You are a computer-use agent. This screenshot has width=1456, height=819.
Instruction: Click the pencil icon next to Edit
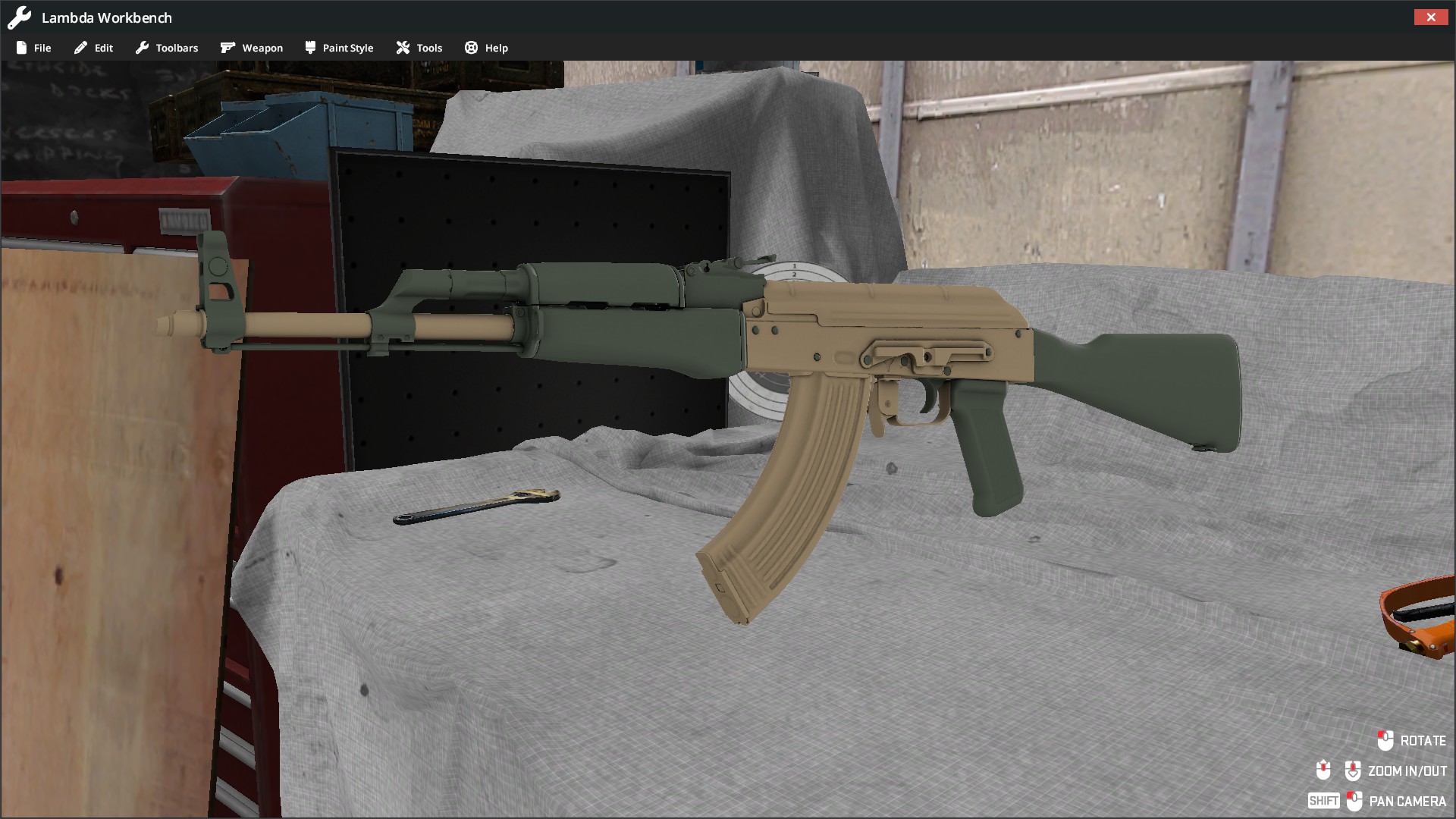click(80, 47)
